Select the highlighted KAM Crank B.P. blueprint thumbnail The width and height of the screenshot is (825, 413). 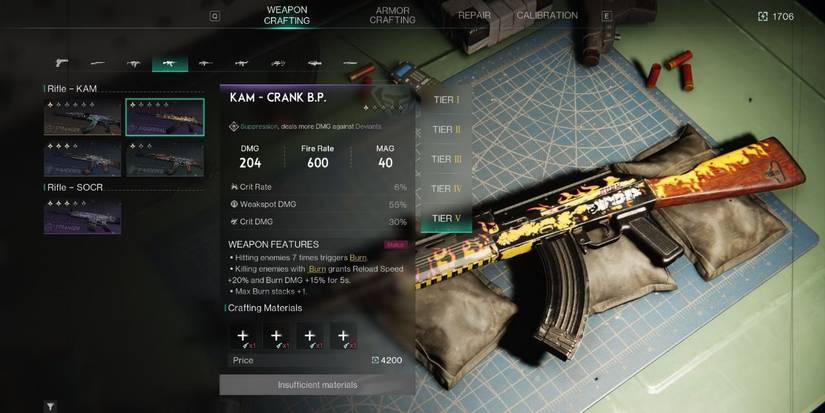click(x=164, y=116)
